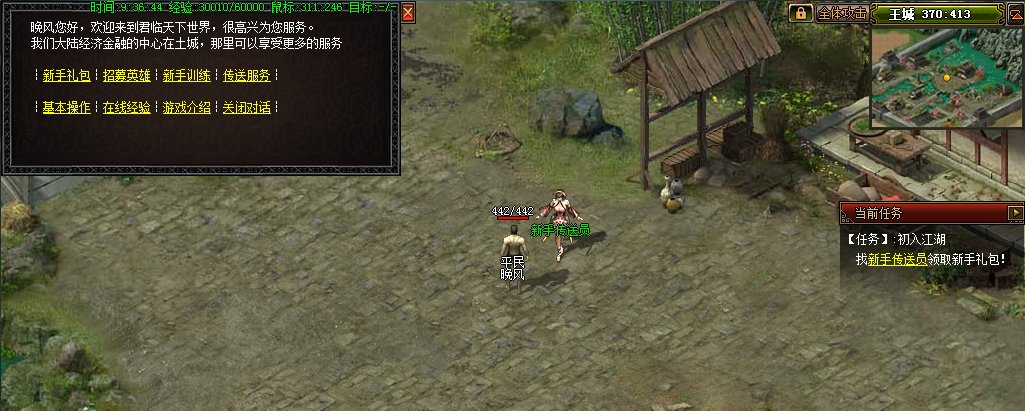Collapse the minimap with the red arrow button
This screenshot has width=1025, height=411.
[x=1014, y=14]
